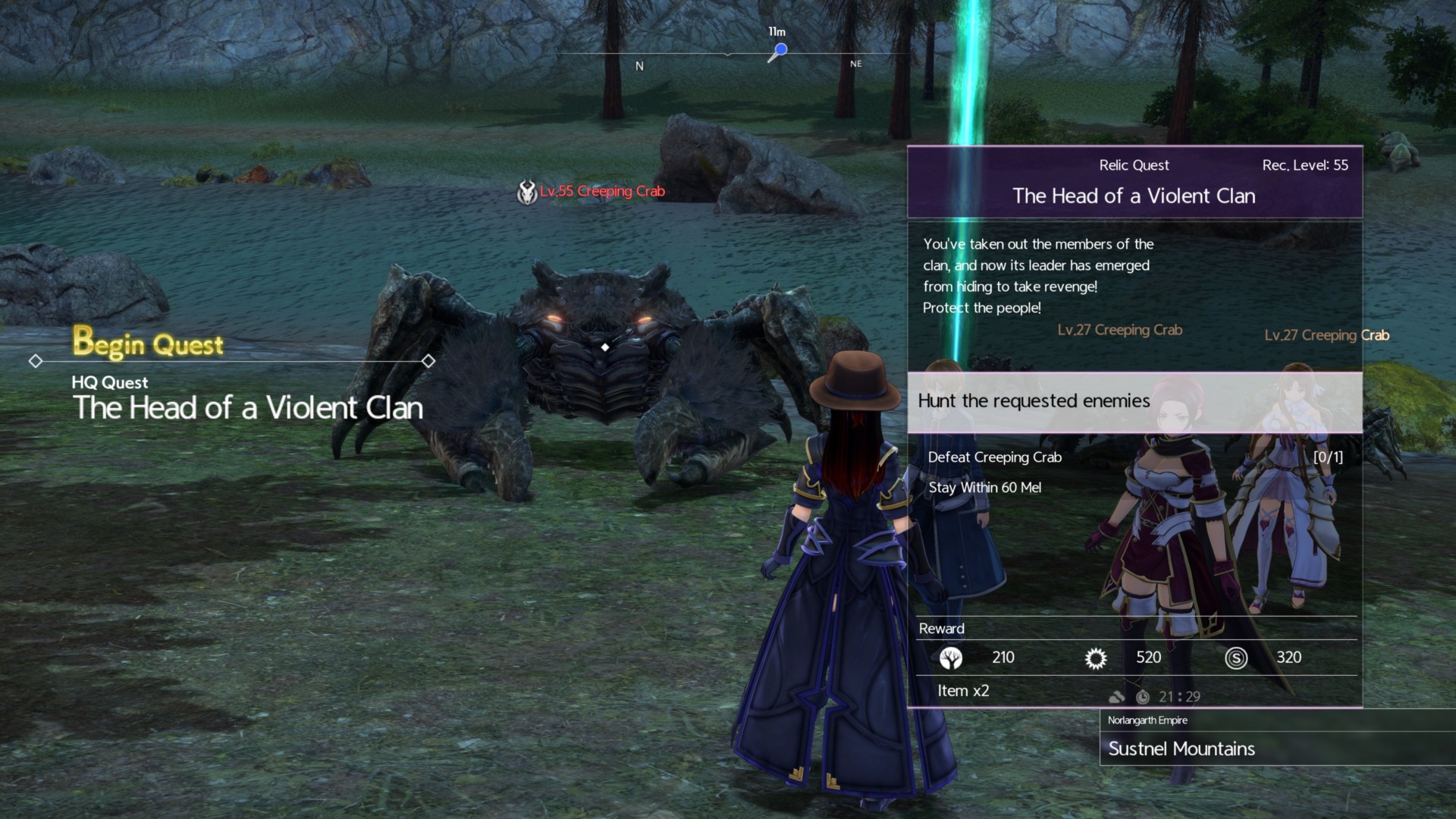The image size is (1456, 819).
Task: Click the S coin reward icon
Action: pyautogui.click(x=1235, y=658)
